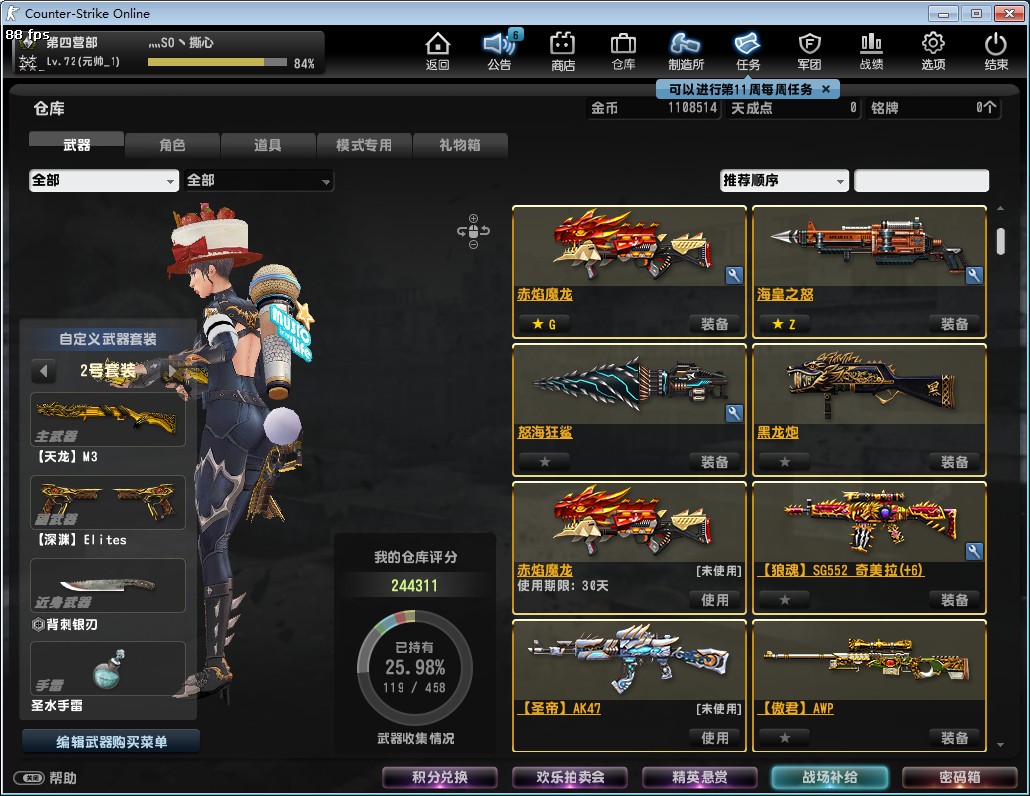
Task: Switch to the 角色 character tab
Action: click(172, 145)
